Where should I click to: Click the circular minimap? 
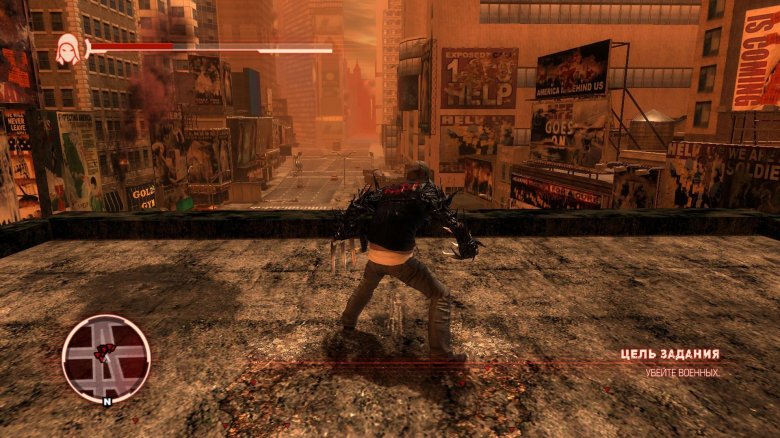106,358
